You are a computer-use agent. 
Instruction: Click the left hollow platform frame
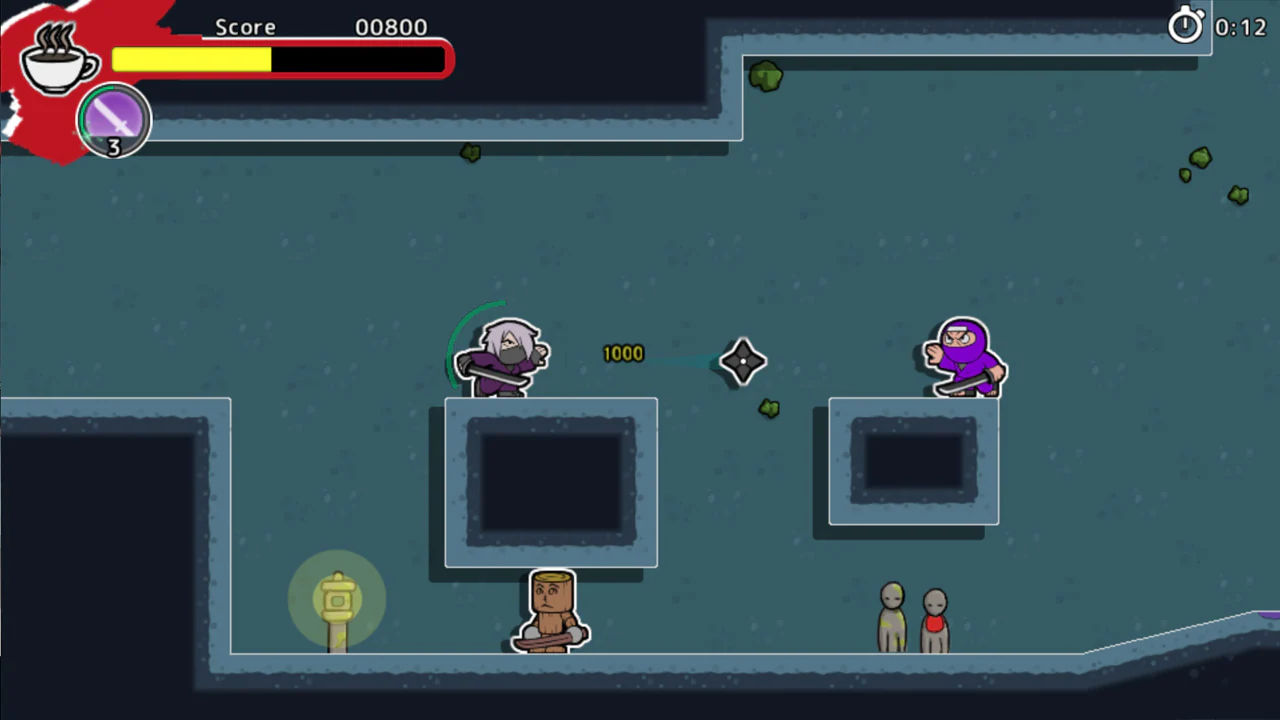(x=550, y=480)
